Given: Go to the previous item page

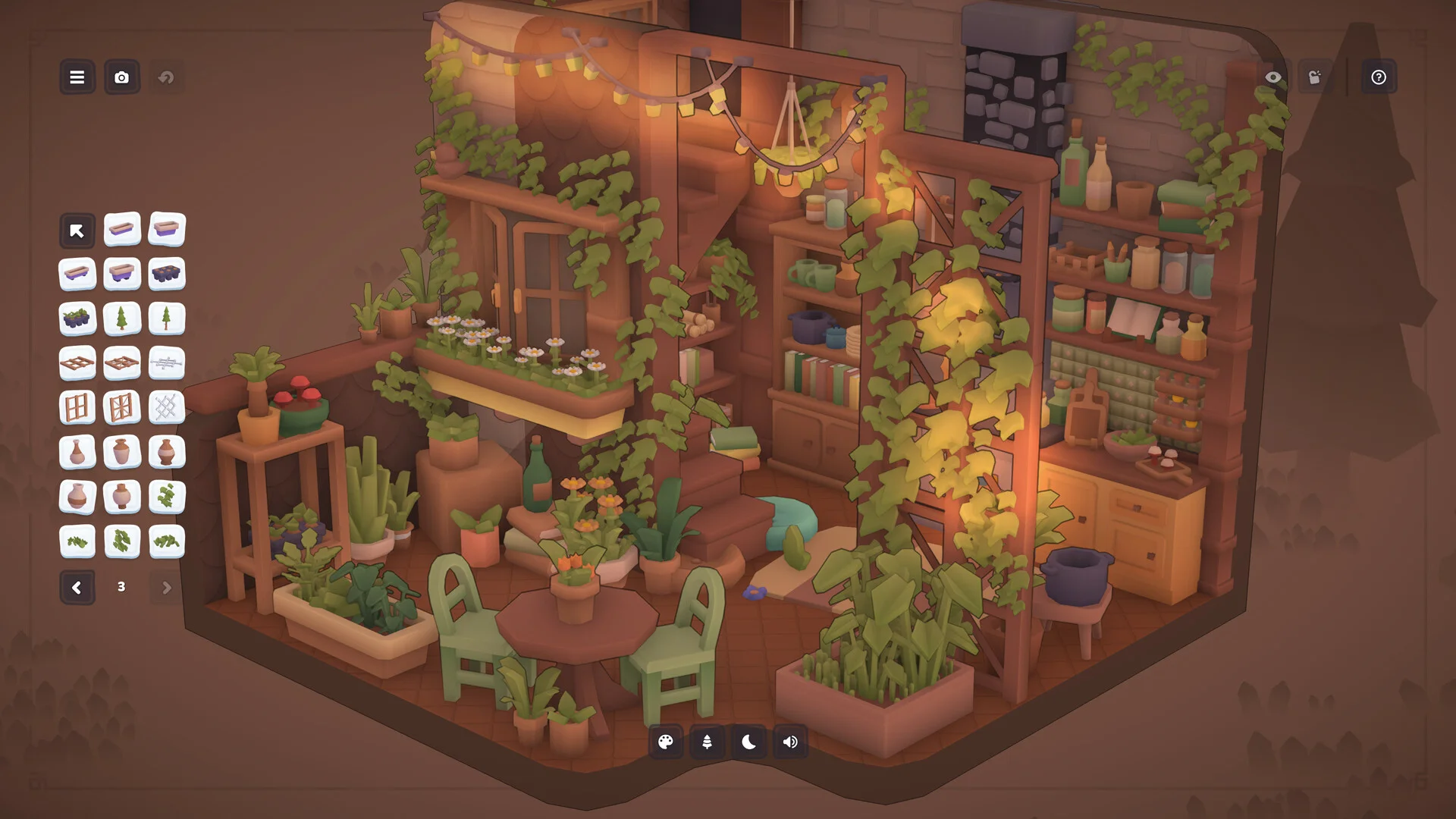Looking at the screenshot, I should [x=77, y=588].
